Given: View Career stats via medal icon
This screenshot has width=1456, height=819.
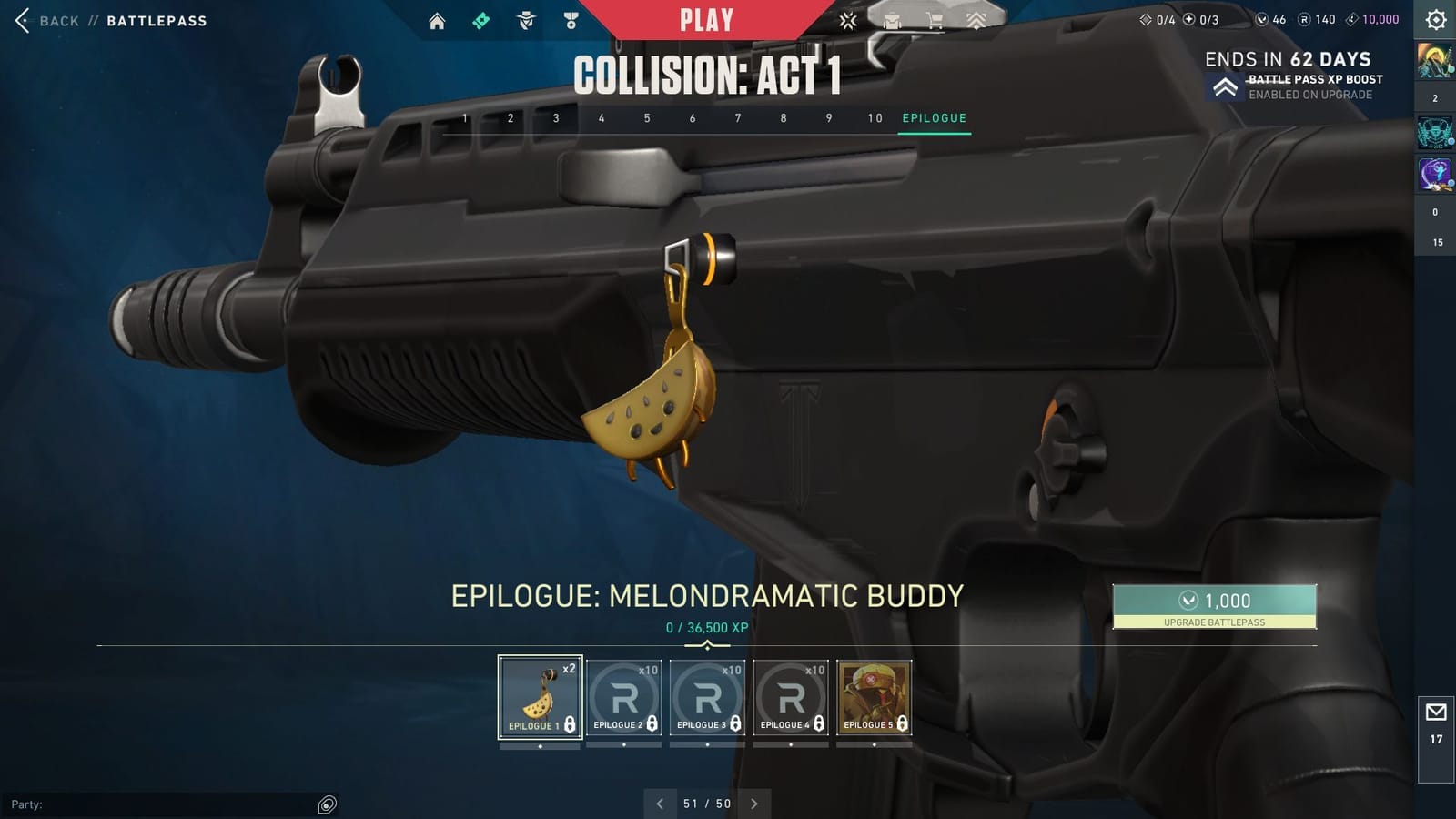Looking at the screenshot, I should tap(569, 20).
